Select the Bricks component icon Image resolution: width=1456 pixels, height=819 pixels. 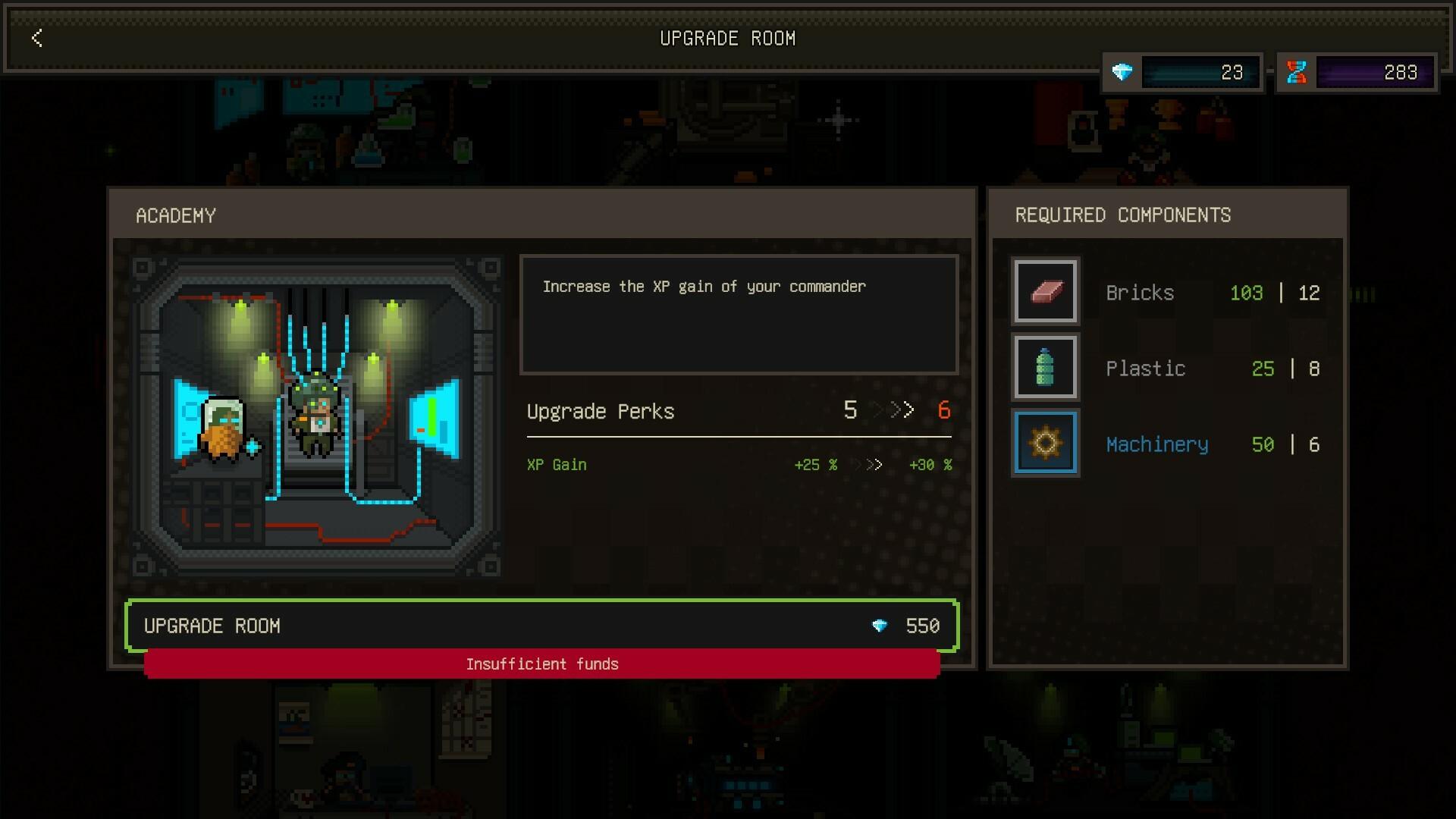point(1046,292)
